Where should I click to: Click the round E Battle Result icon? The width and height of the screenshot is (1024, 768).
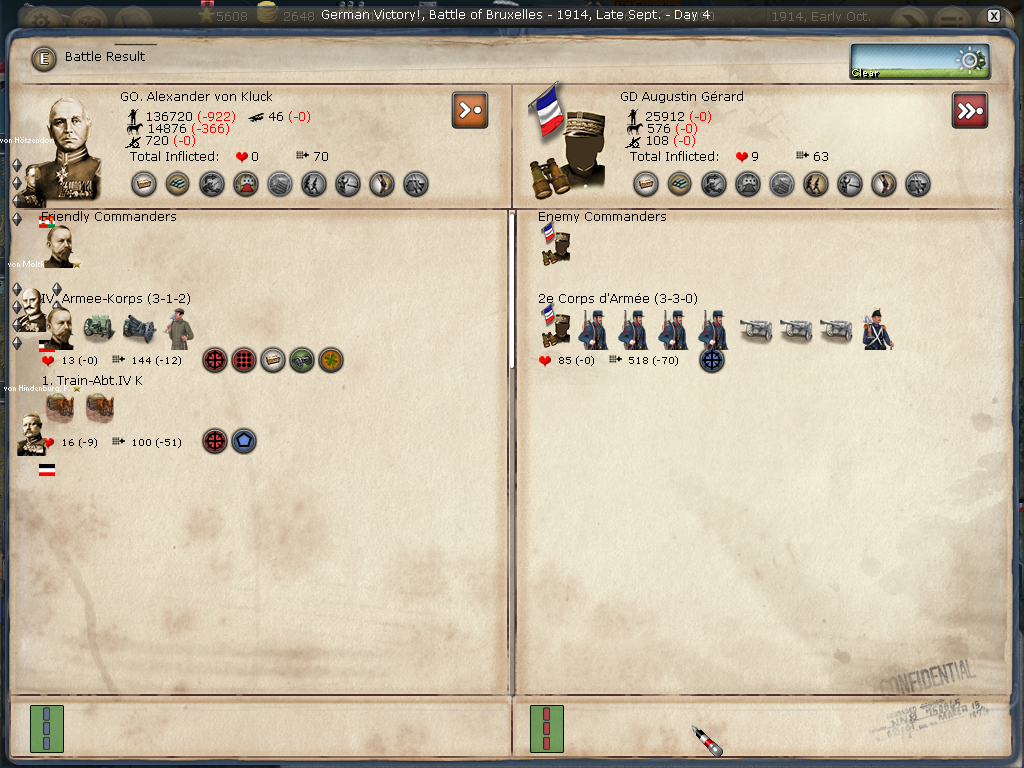pyautogui.click(x=44, y=58)
